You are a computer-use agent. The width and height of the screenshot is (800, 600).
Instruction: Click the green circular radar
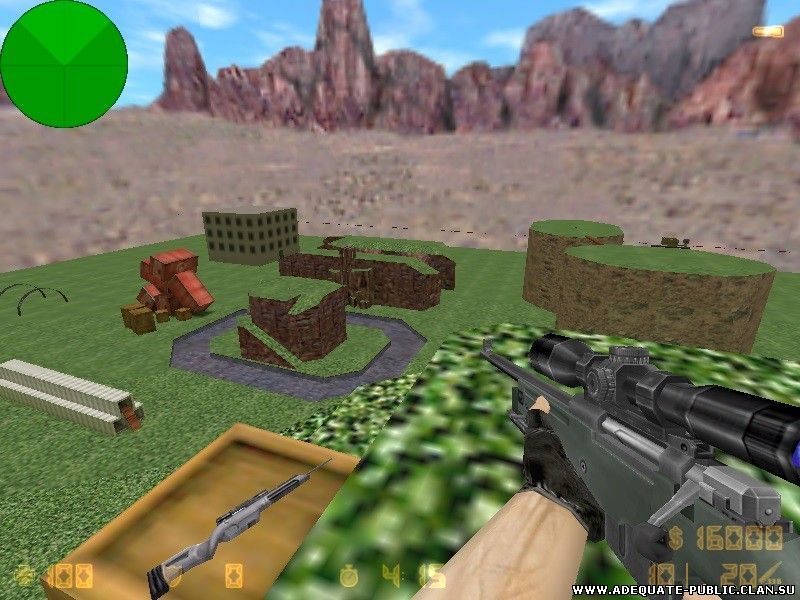pyautogui.click(x=64, y=63)
